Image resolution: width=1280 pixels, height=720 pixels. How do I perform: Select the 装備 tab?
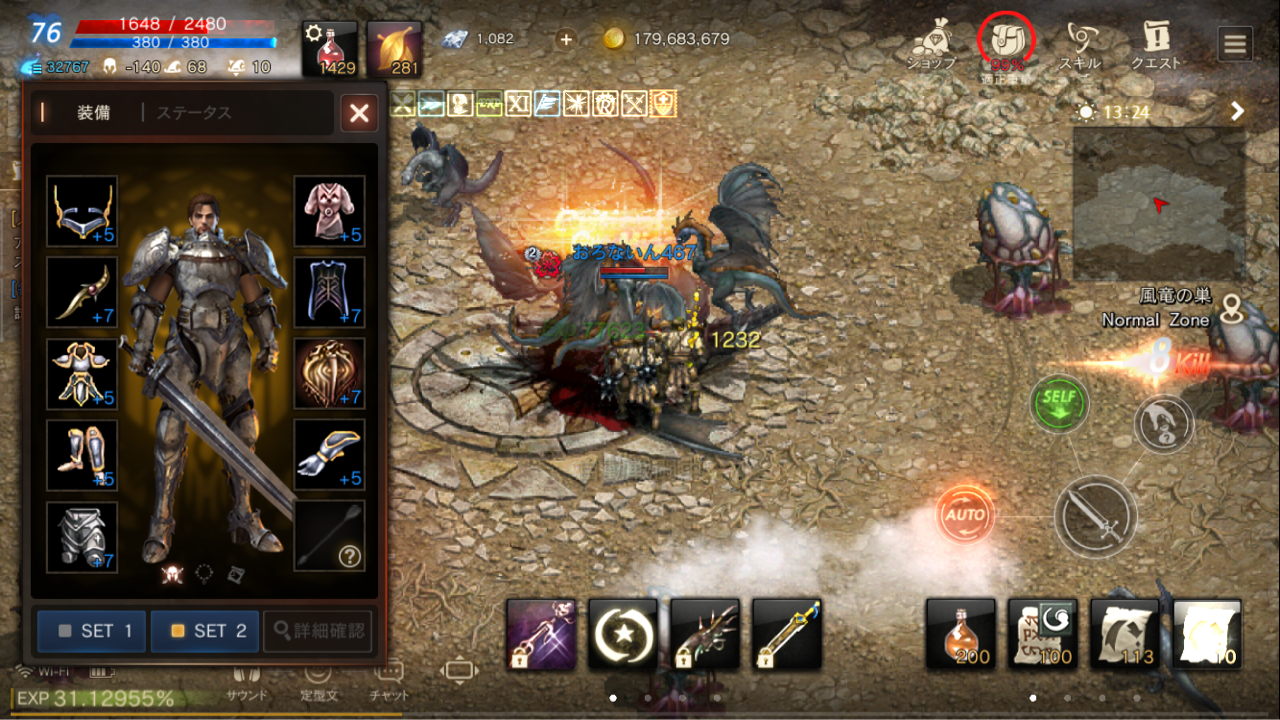[x=94, y=113]
